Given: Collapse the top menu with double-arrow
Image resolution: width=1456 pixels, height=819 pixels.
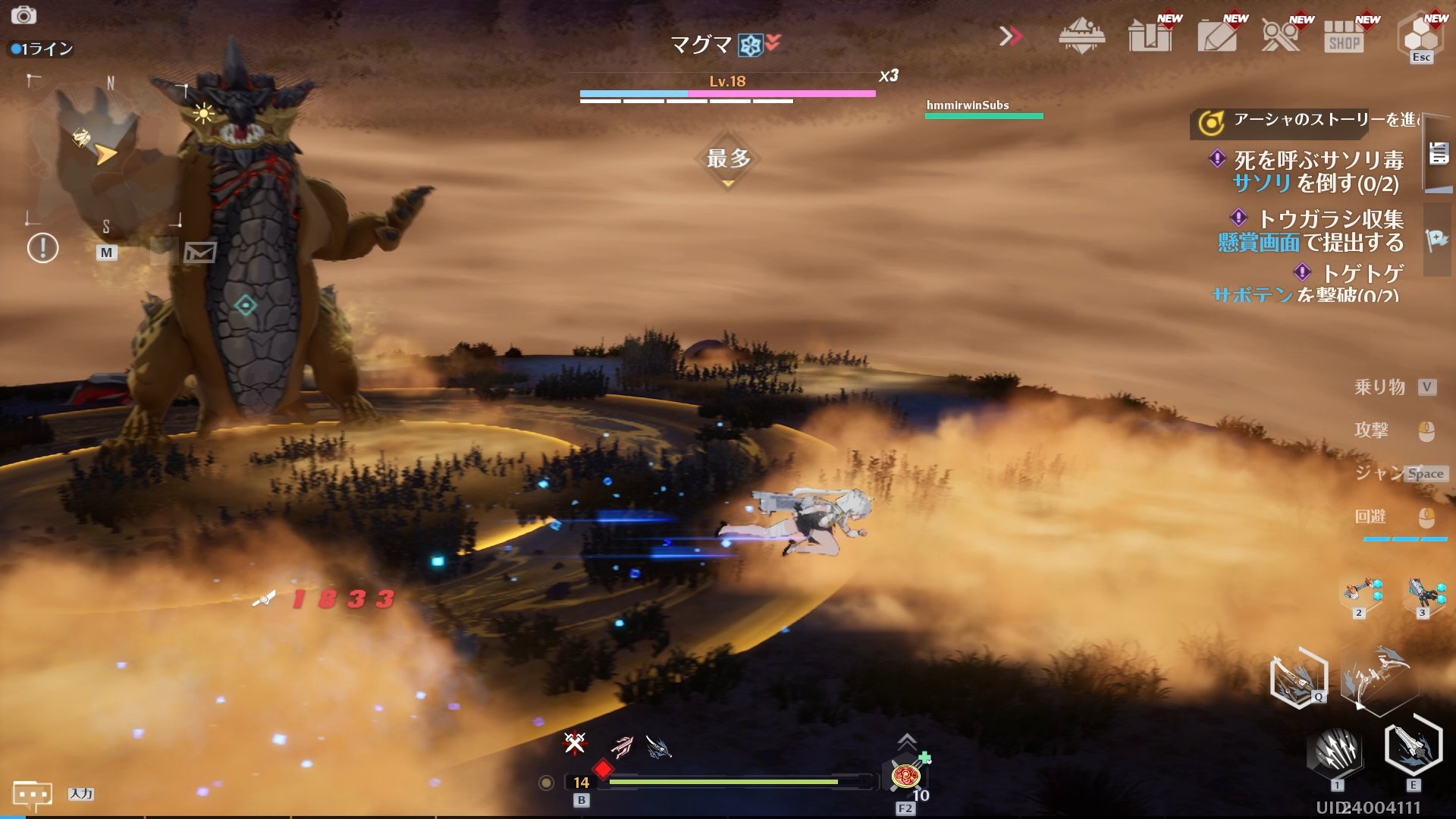Looking at the screenshot, I should pos(1010,36).
